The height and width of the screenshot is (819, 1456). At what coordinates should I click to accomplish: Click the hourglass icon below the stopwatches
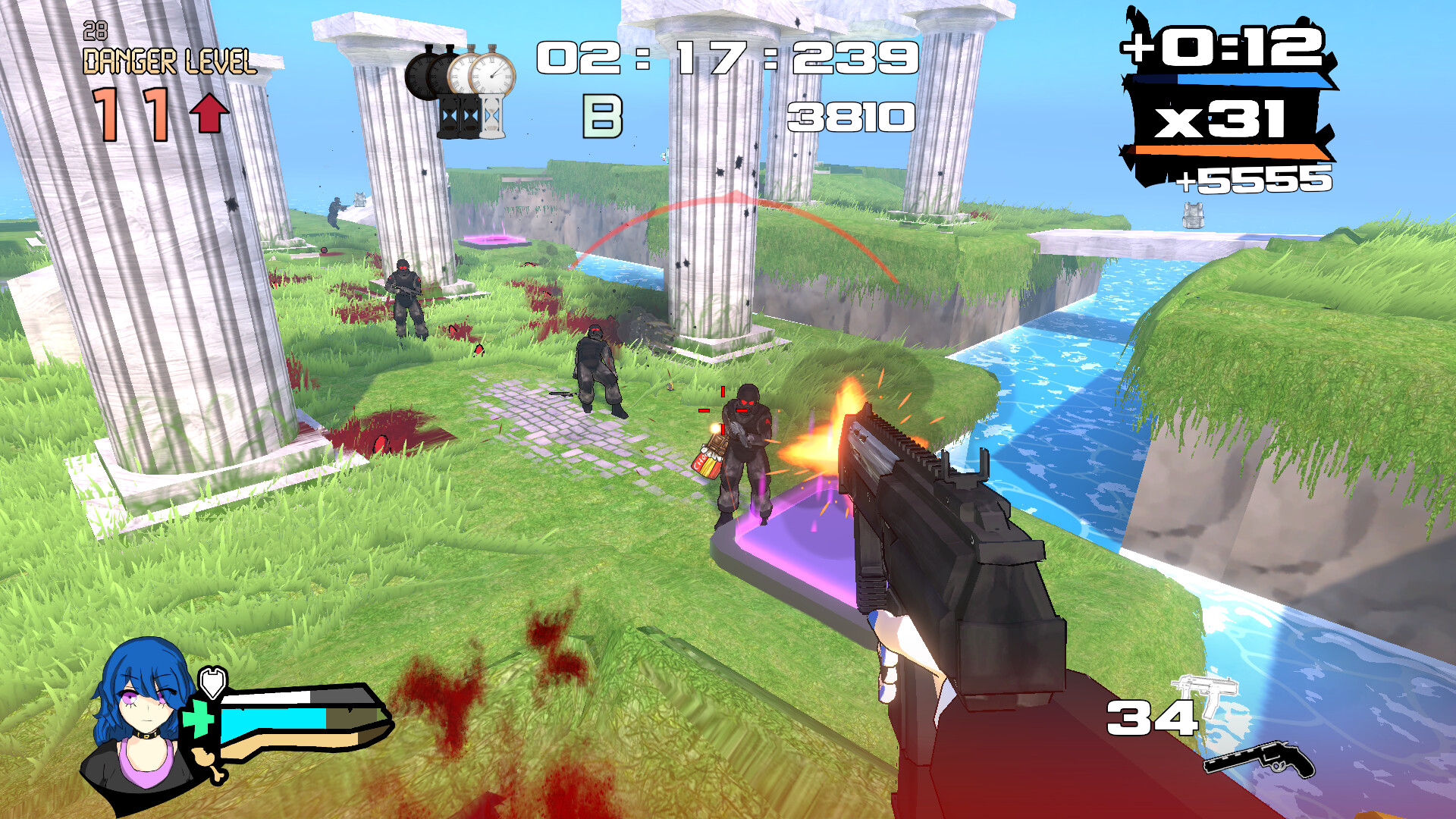[470, 118]
